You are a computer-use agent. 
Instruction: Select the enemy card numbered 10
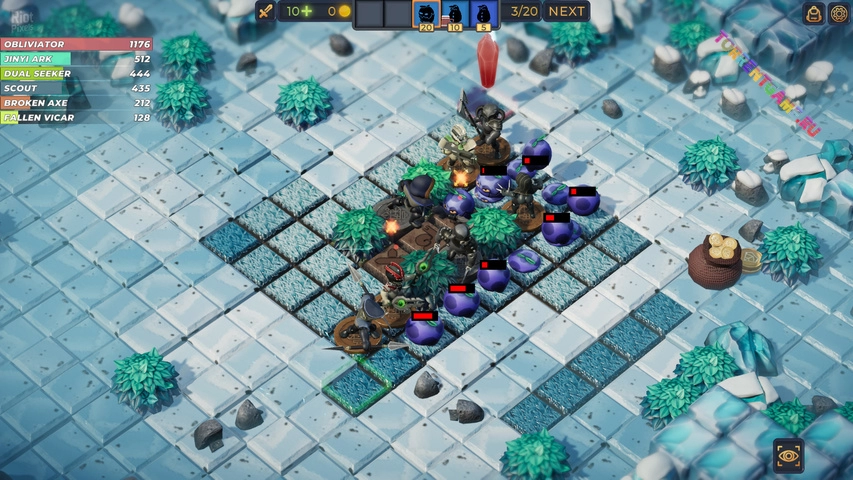click(454, 15)
